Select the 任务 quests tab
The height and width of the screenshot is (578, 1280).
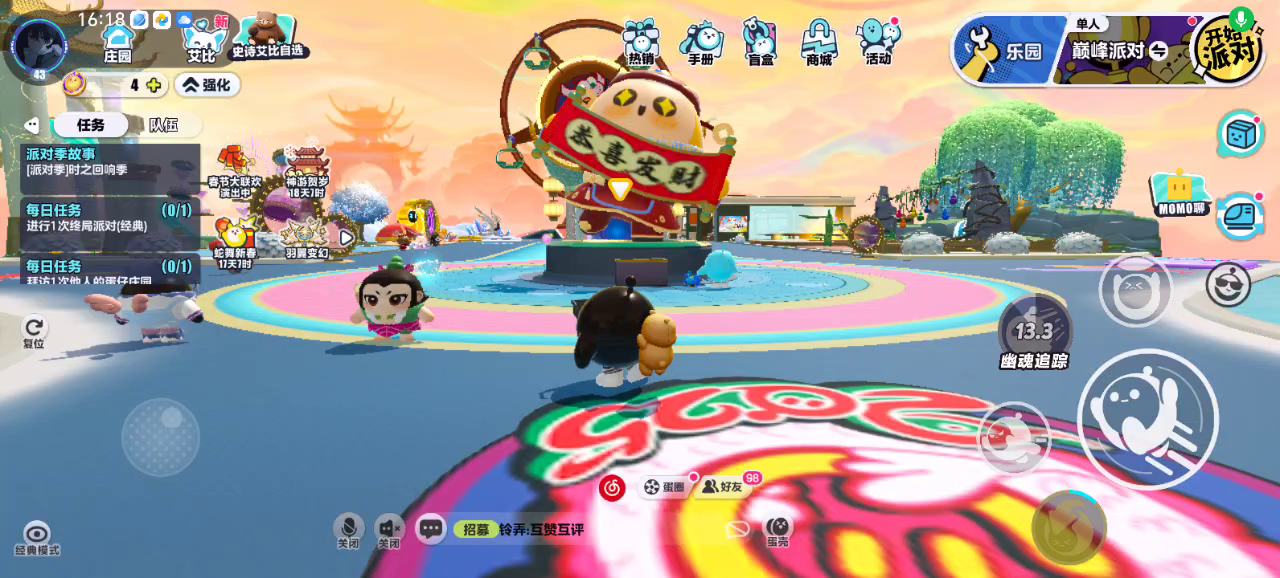click(91, 125)
